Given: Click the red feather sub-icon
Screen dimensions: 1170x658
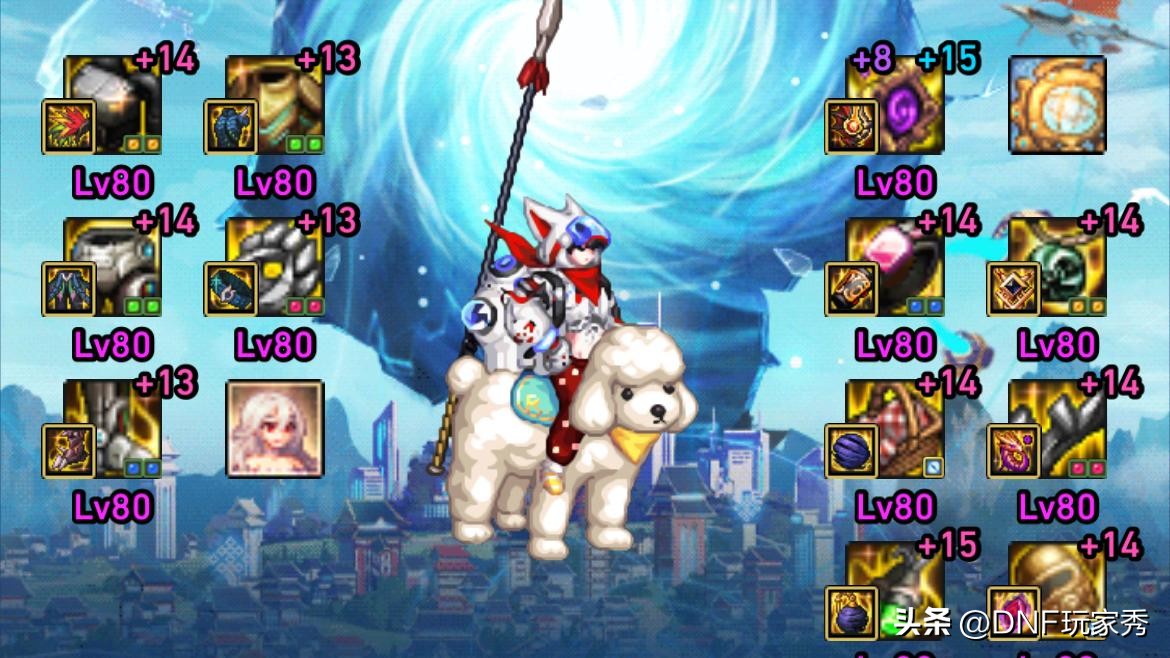Looking at the screenshot, I should [69, 127].
